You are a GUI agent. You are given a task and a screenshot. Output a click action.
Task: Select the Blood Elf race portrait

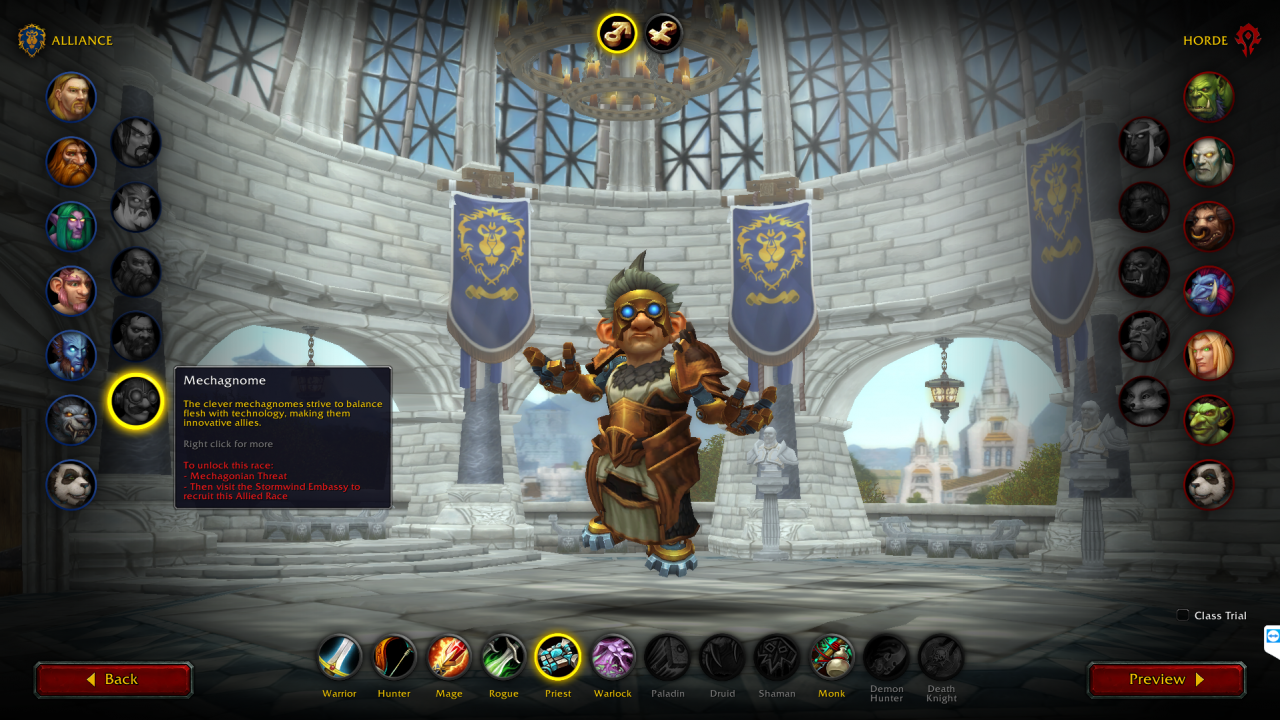coord(1209,355)
